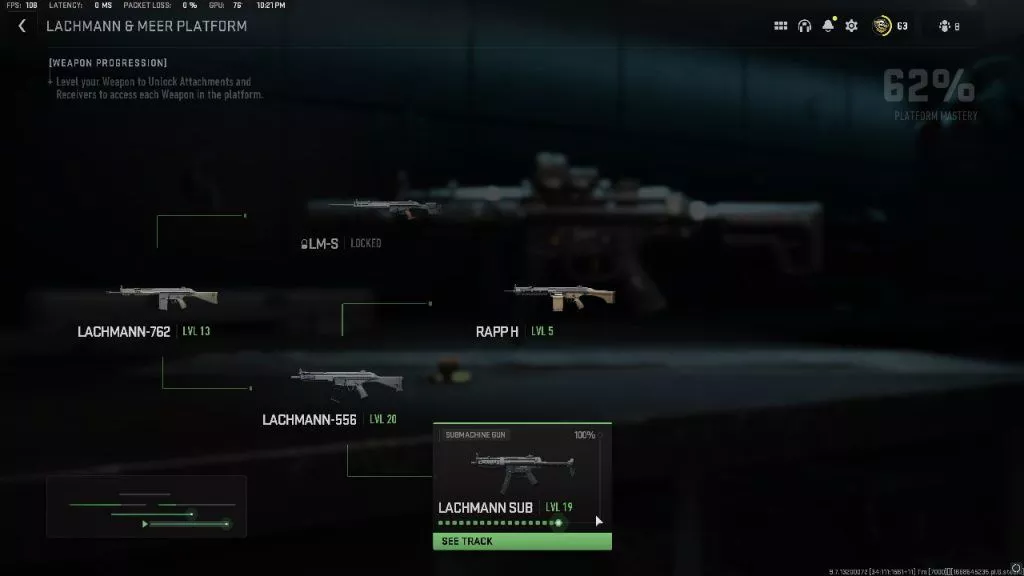Open the headset voice channel icon
This screenshot has height=576, width=1024.
(x=804, y=26)
